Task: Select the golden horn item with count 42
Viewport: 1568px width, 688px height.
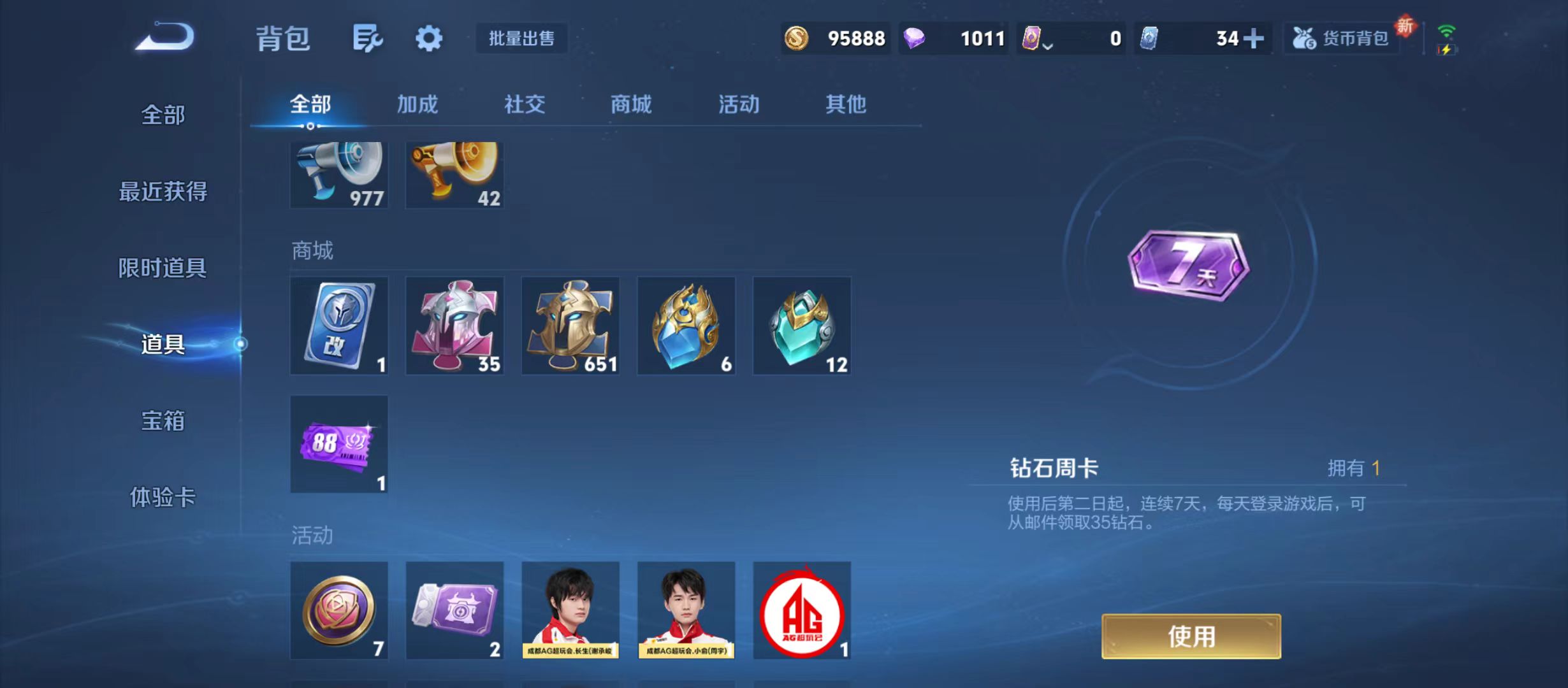Action: (x=454, y=175)
